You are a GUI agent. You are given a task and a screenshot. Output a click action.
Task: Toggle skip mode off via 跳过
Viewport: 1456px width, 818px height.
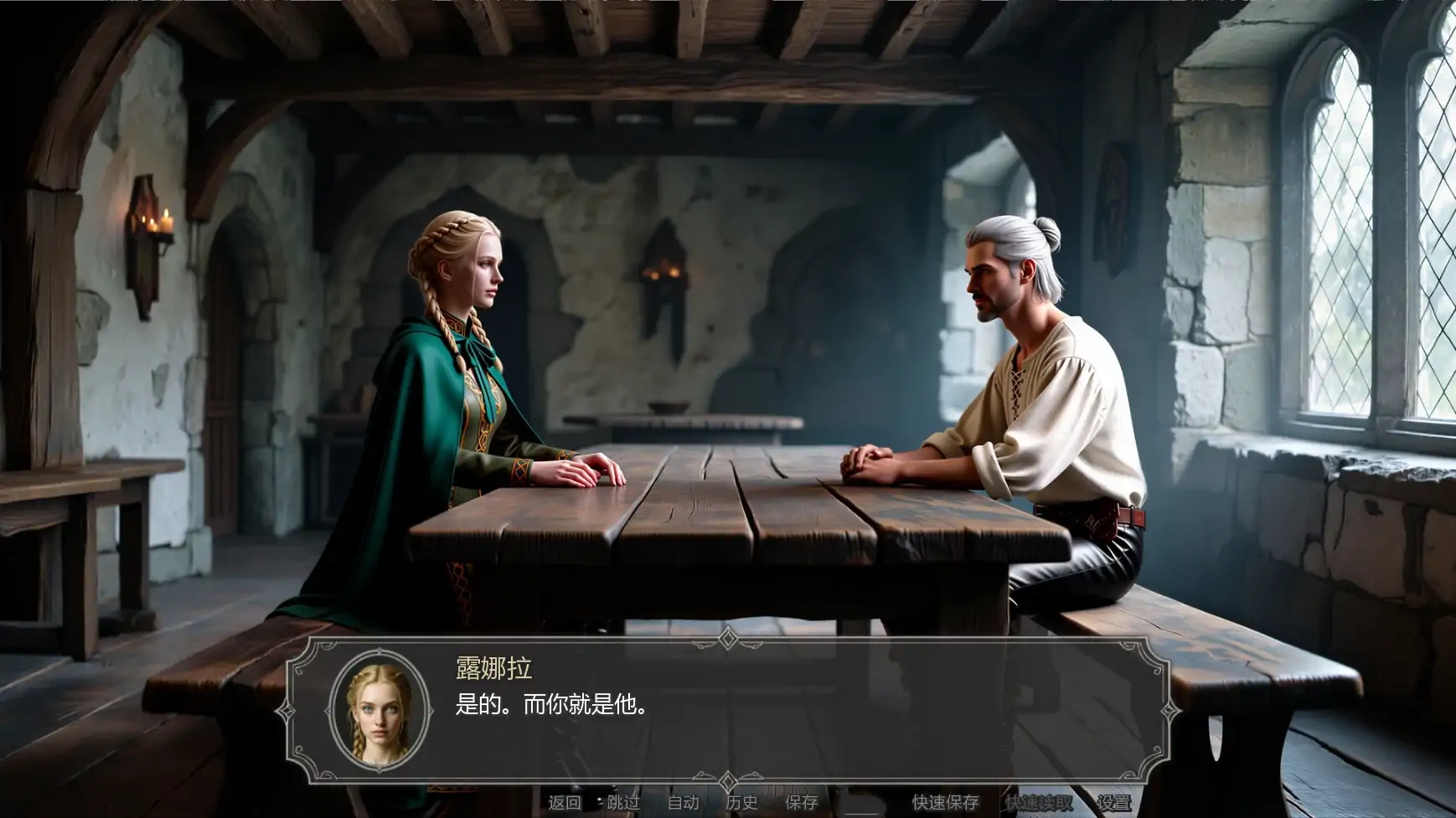(622, 804)
